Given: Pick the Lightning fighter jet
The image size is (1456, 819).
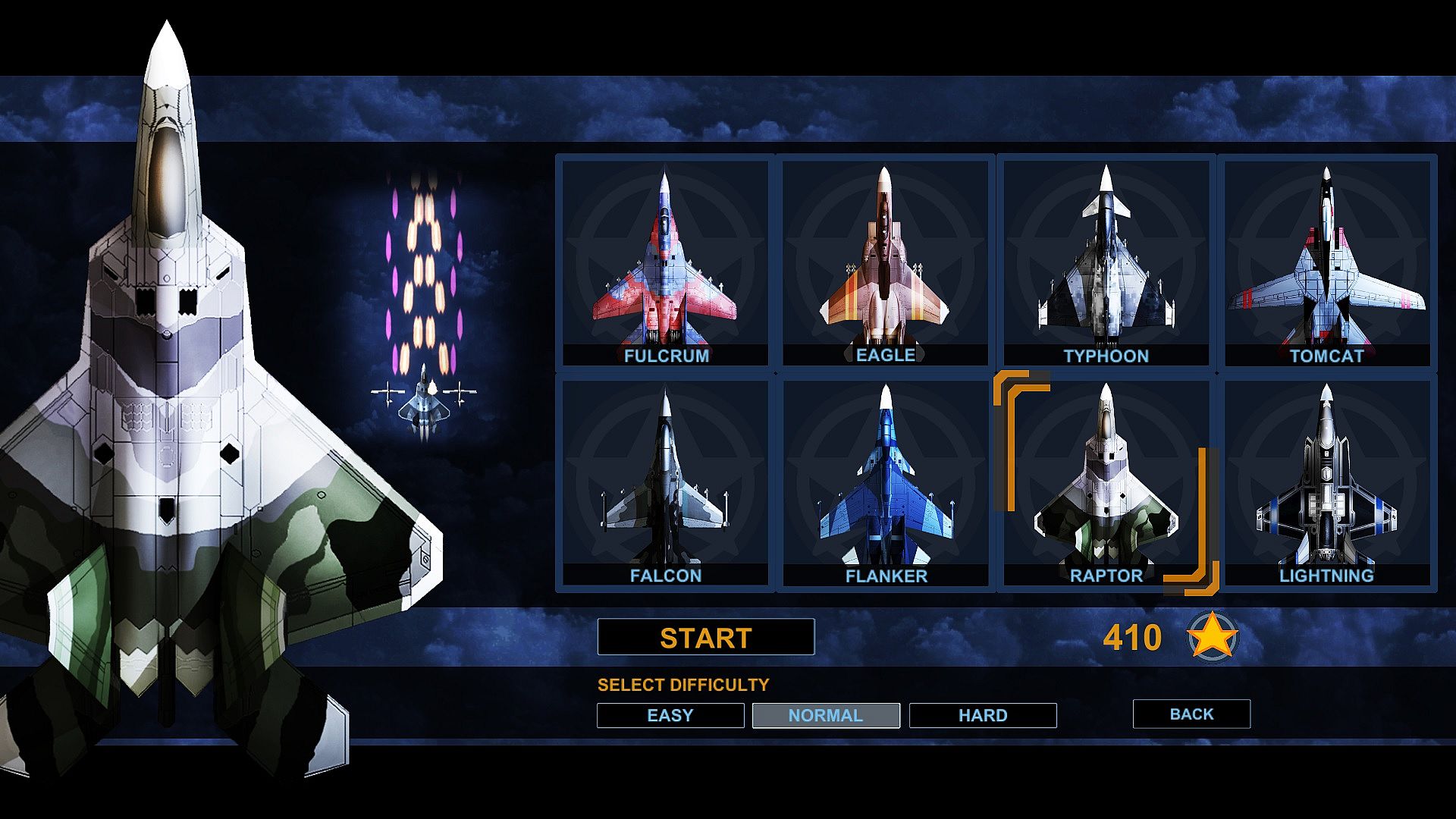Looking at the screenshot, I should click(x=1326, y=482).
